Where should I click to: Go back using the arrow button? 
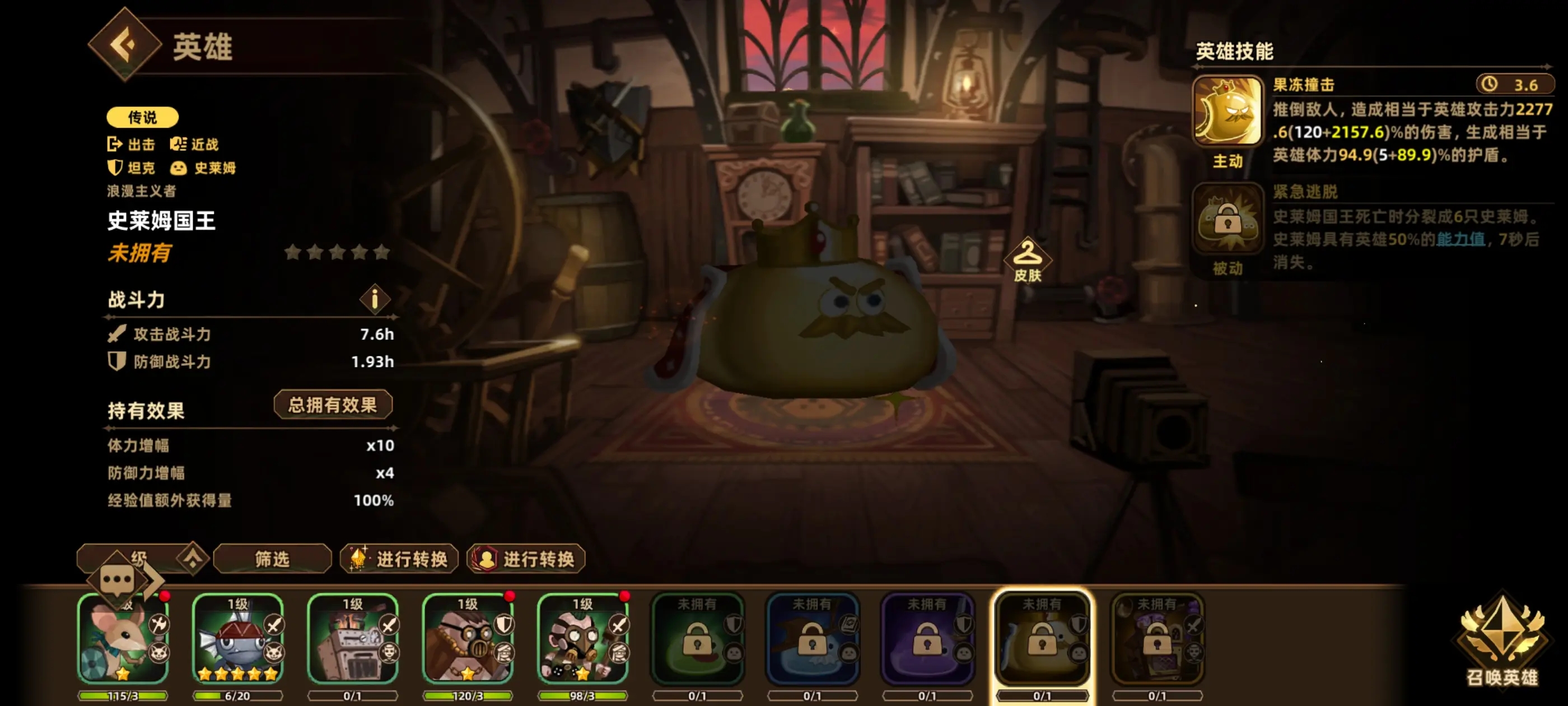point(125,44)
